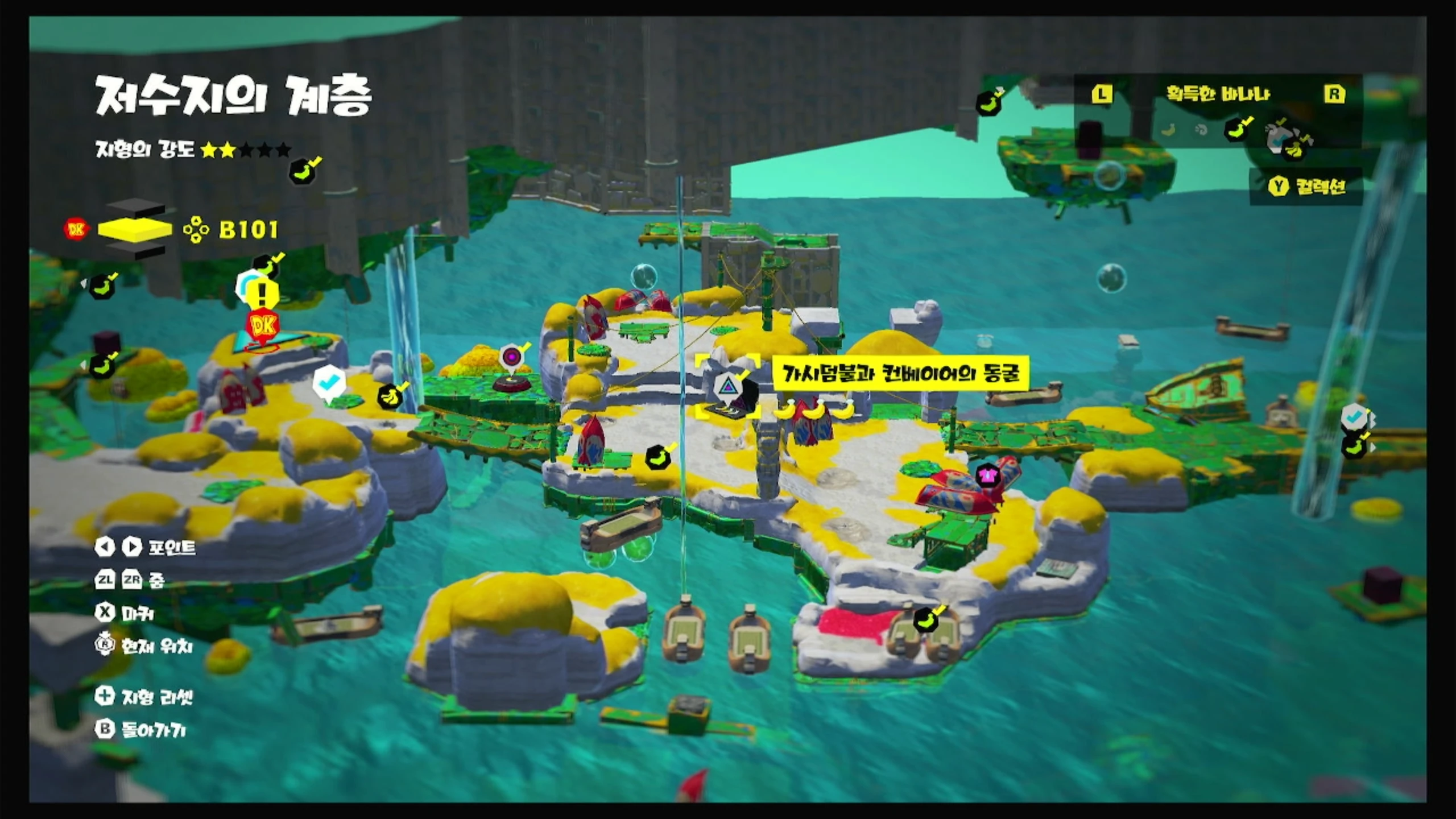Select the banana marker beside the pink carpet
Viewport: 1456px width, 819px height.
(927, 619)
